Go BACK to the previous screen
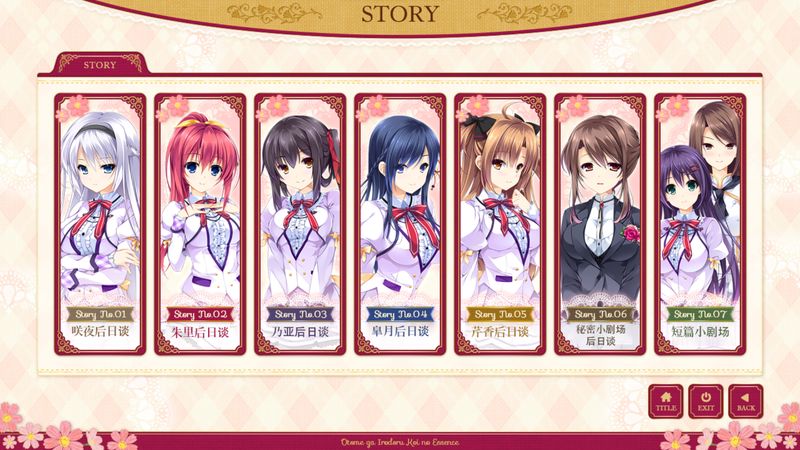Viewport: 800px width, 450px height. 746,401
